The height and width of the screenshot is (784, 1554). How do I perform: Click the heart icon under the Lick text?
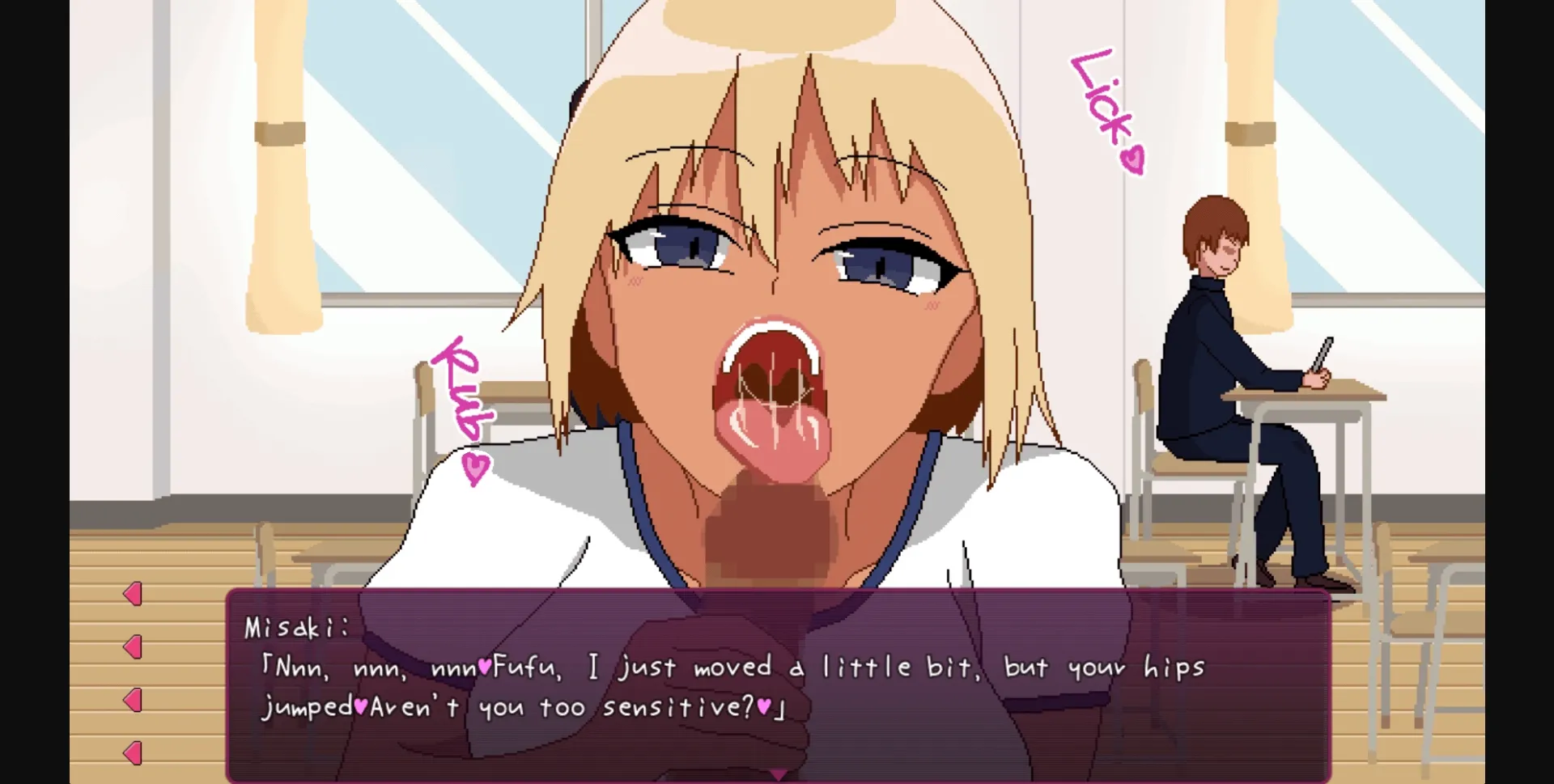pos(1133,159)
